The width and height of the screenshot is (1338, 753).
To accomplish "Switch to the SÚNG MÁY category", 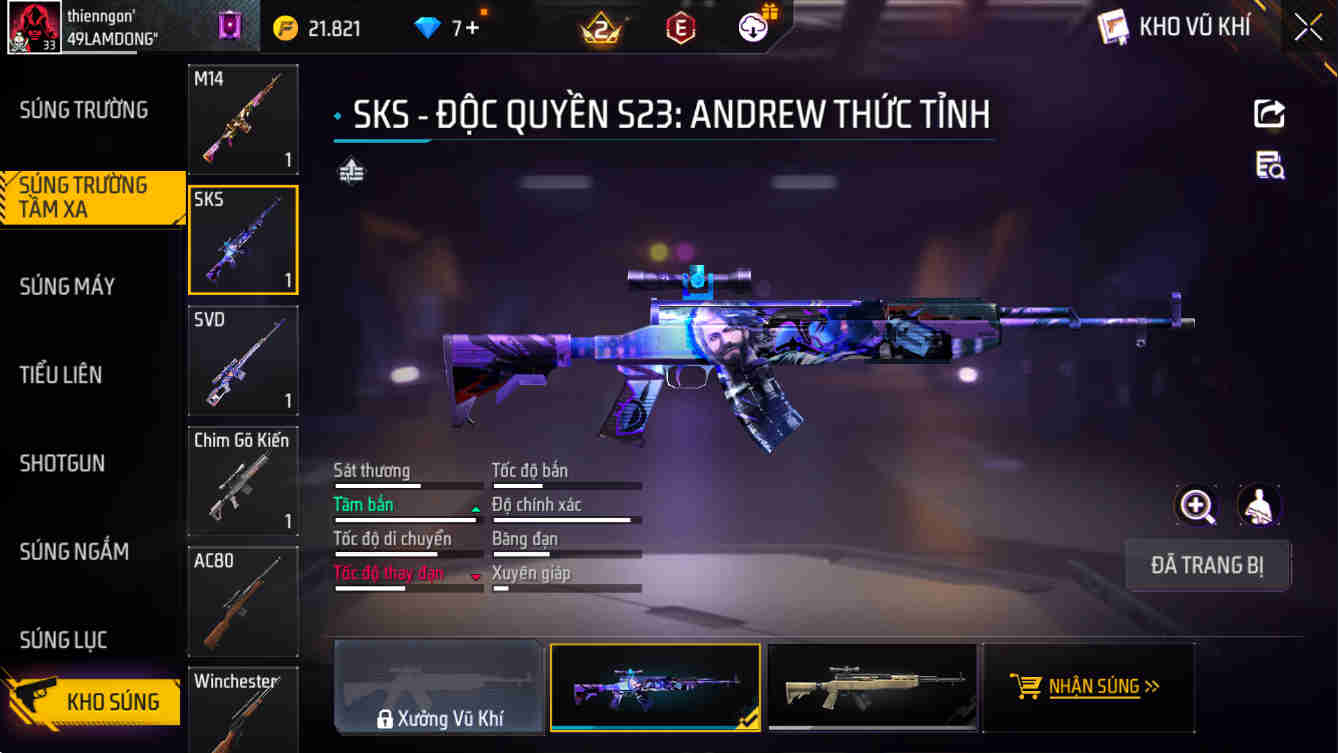I will [x=67, y=286].
